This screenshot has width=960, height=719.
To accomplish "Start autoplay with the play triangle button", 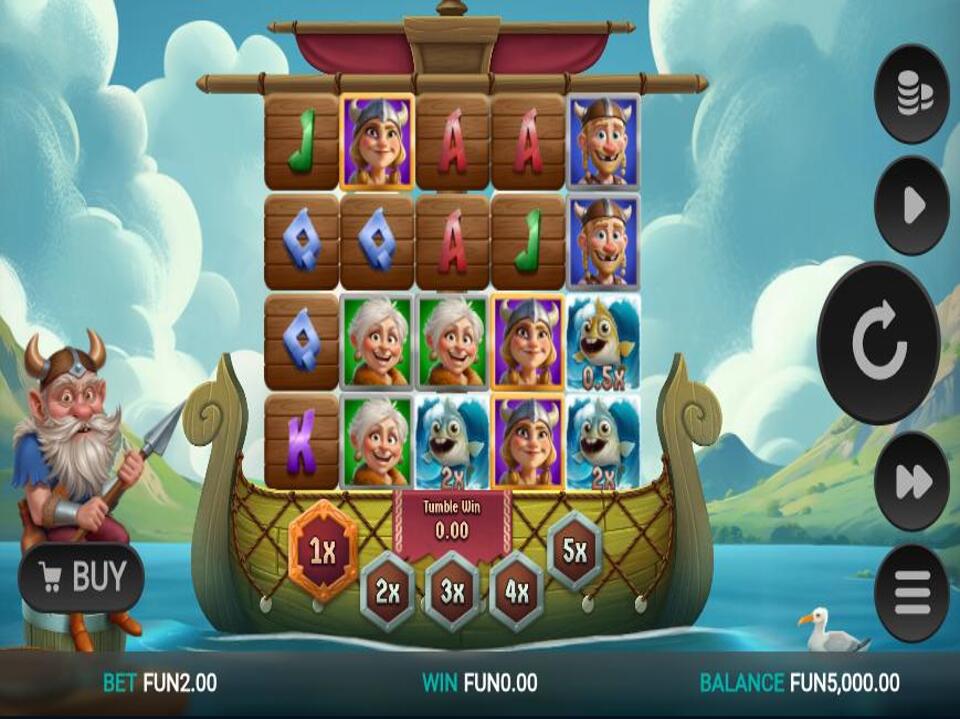I will 911,206.
